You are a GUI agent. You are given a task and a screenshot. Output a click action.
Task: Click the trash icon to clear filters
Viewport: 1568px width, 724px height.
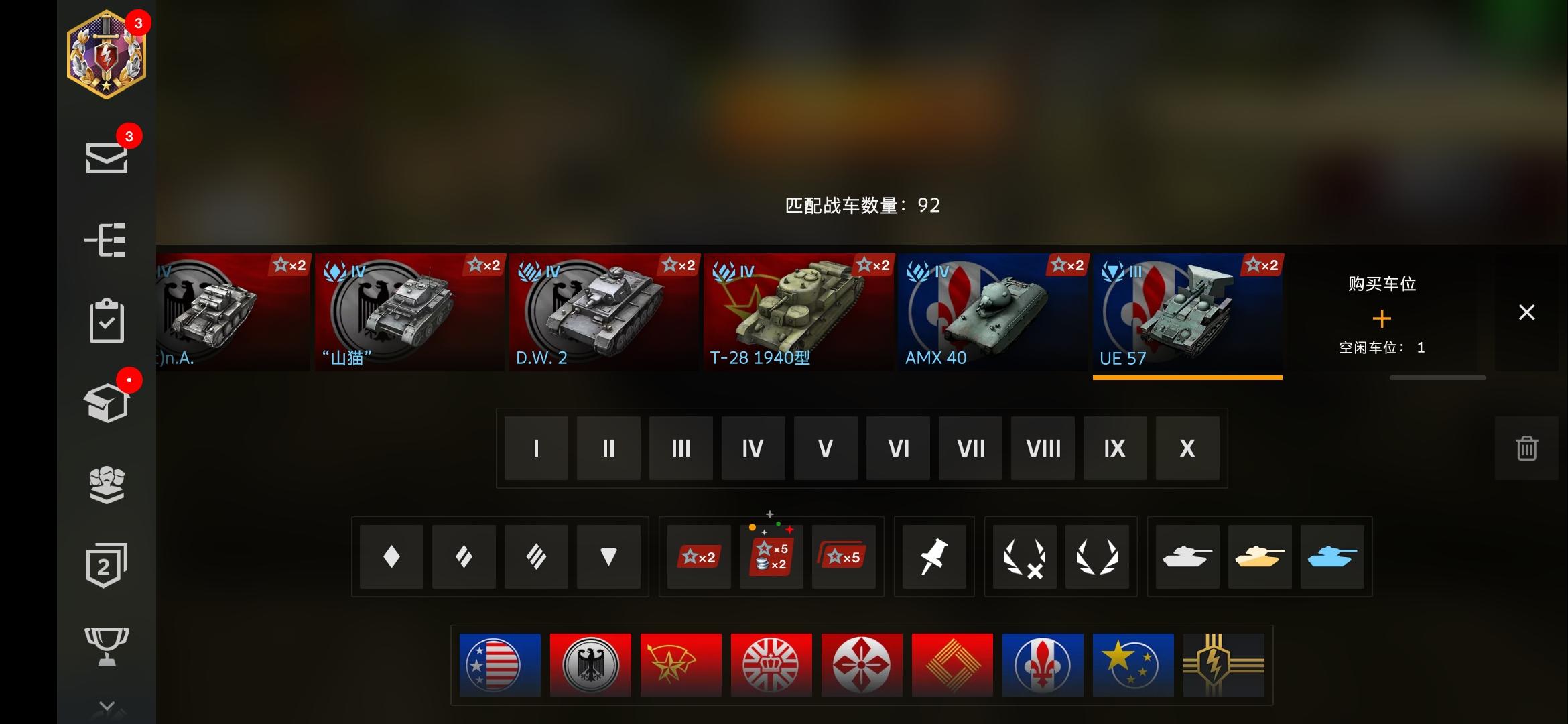click(x=1526, y=448)
